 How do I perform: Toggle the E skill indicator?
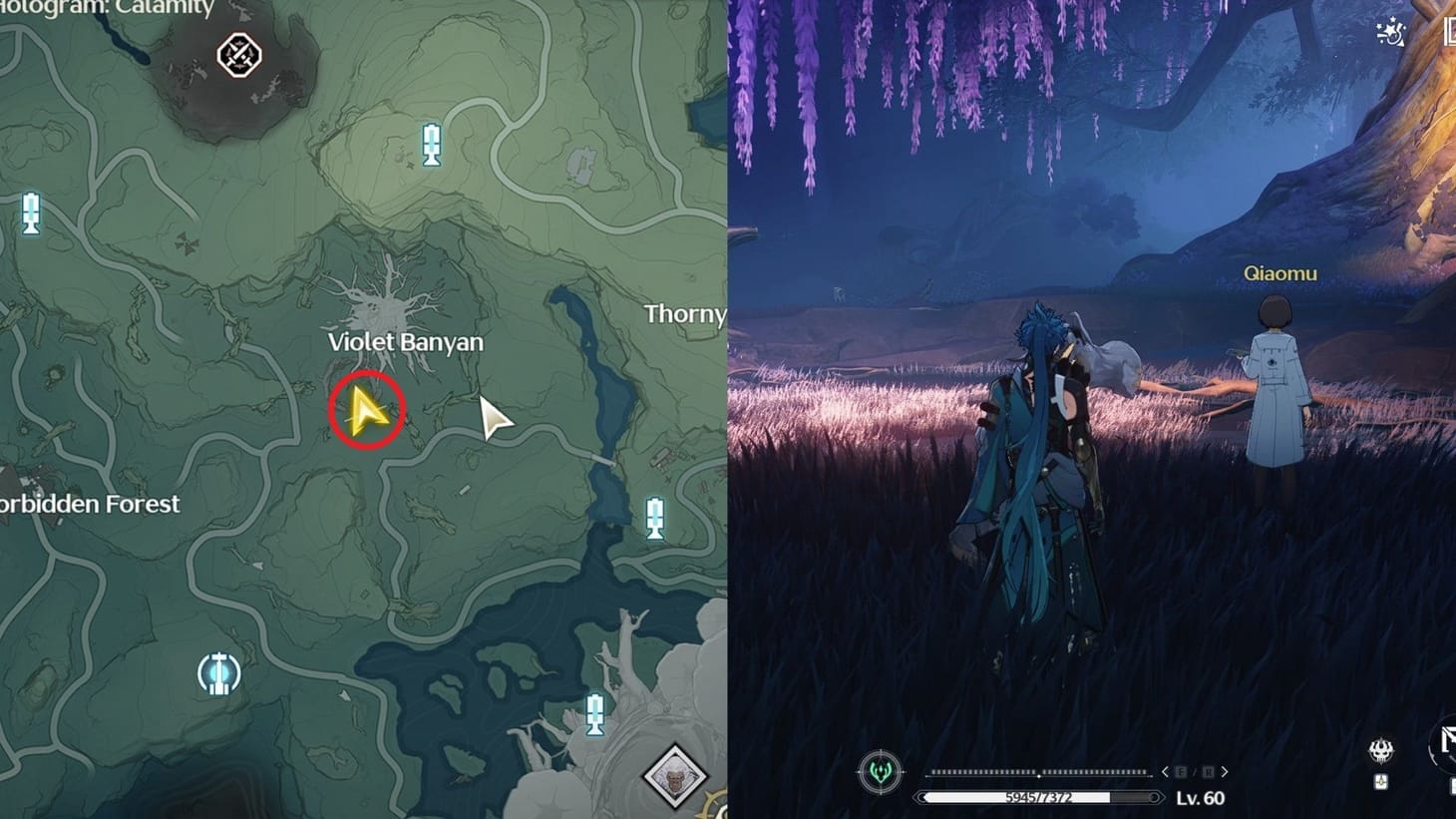click(1181, 772)
